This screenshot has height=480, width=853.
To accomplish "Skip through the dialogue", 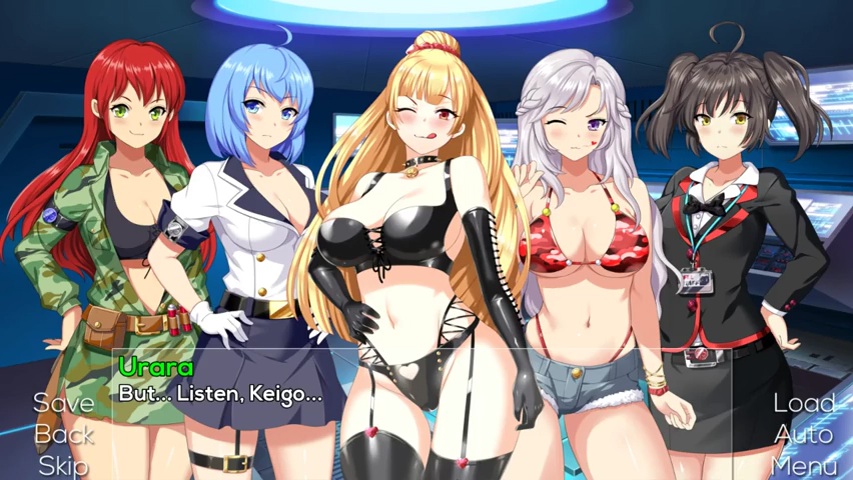I will 64,465.
